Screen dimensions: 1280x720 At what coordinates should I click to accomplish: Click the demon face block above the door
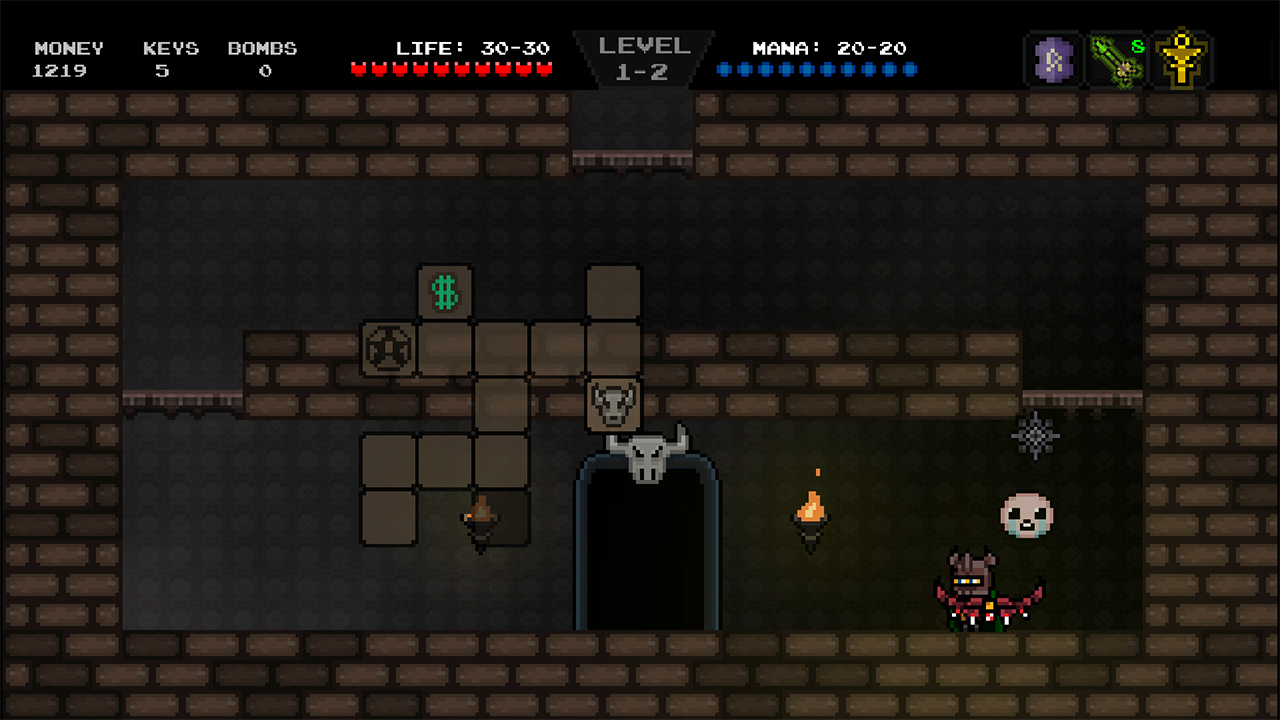(x=614, y=403)
